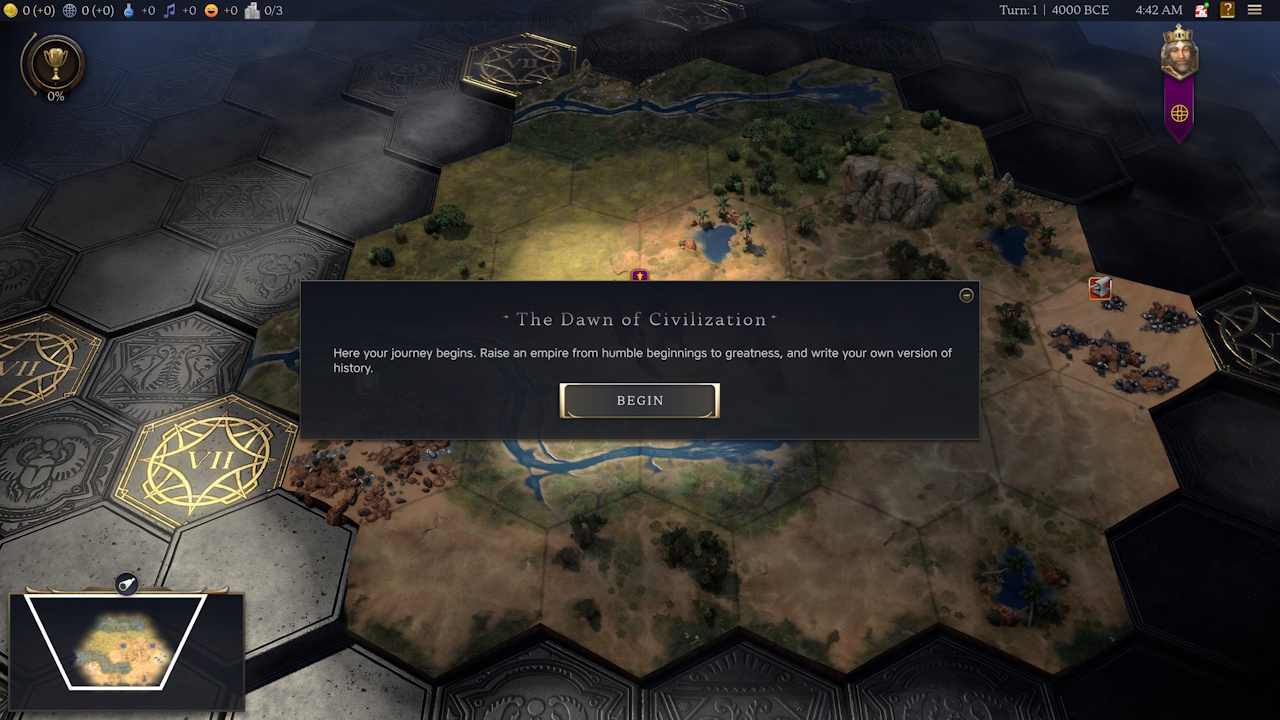The height and width of the screenshot is (720, 1280).
Task: Open the hamburger game menu
Action: [1256, 10]
